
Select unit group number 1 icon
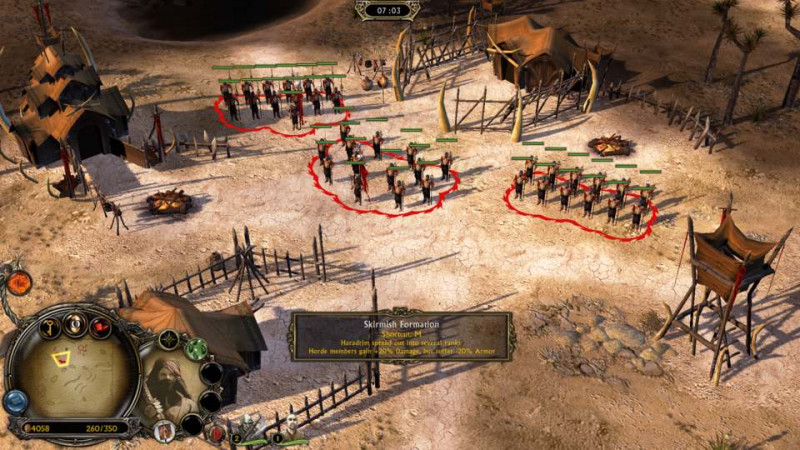pos(290,429)
